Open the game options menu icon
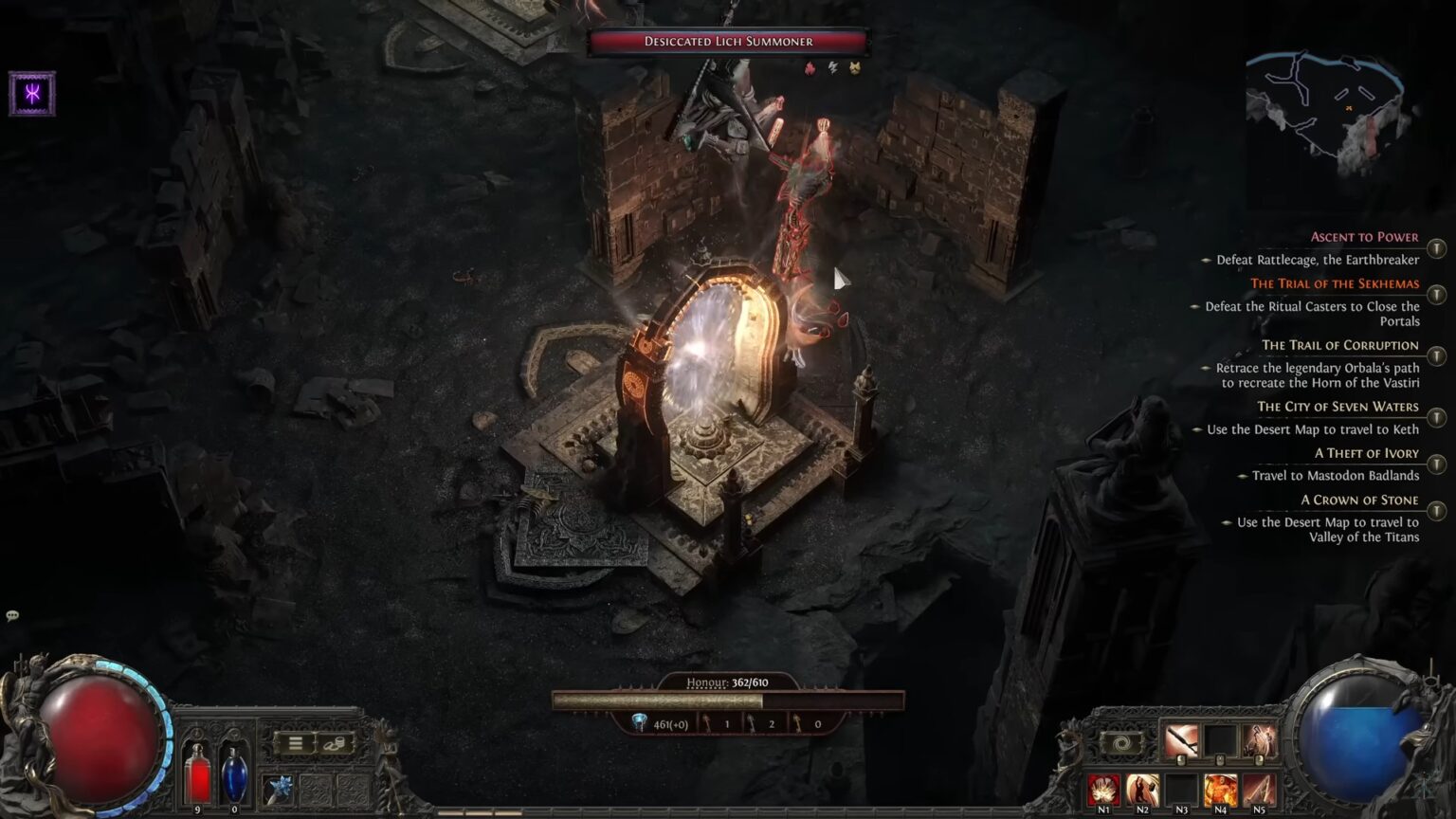 tap(296, 743)
